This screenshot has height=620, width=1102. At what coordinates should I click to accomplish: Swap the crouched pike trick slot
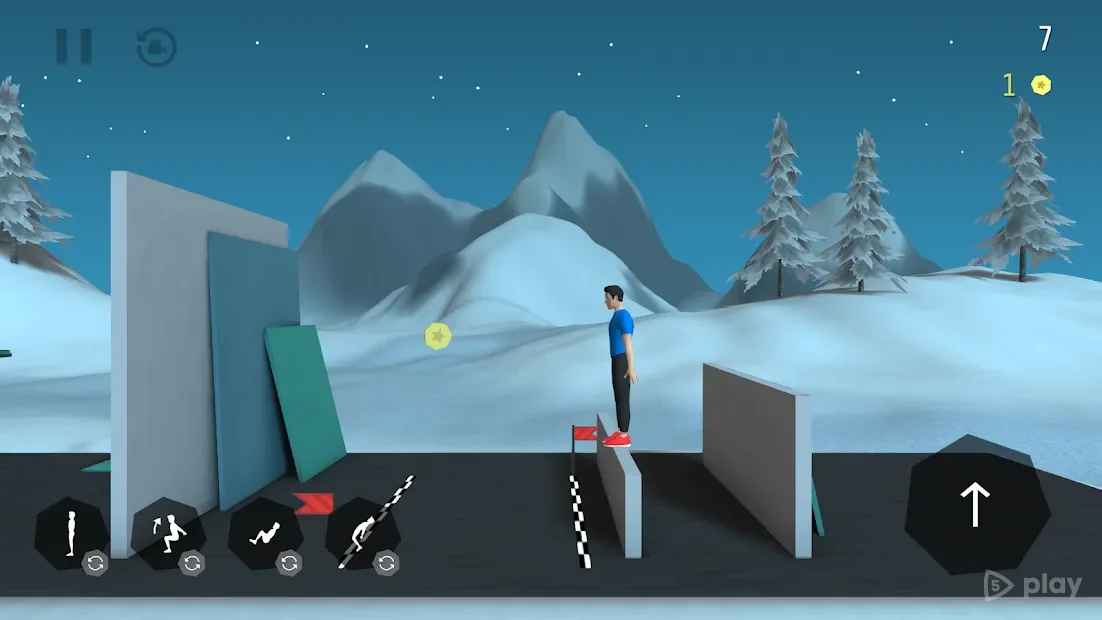[x=386, y=563]
